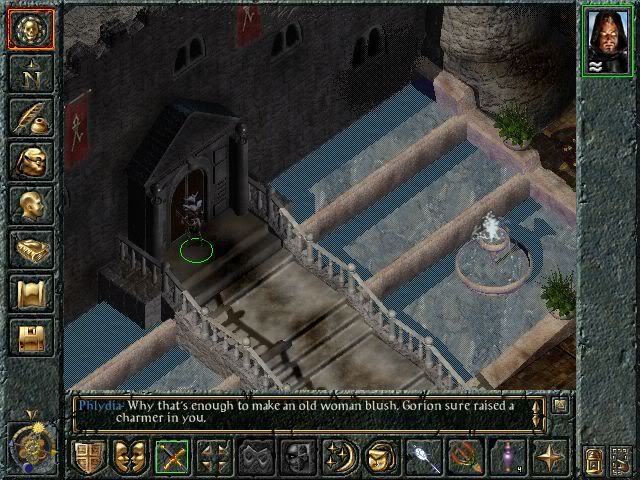Open the area map with the compass button

point(29,73)
